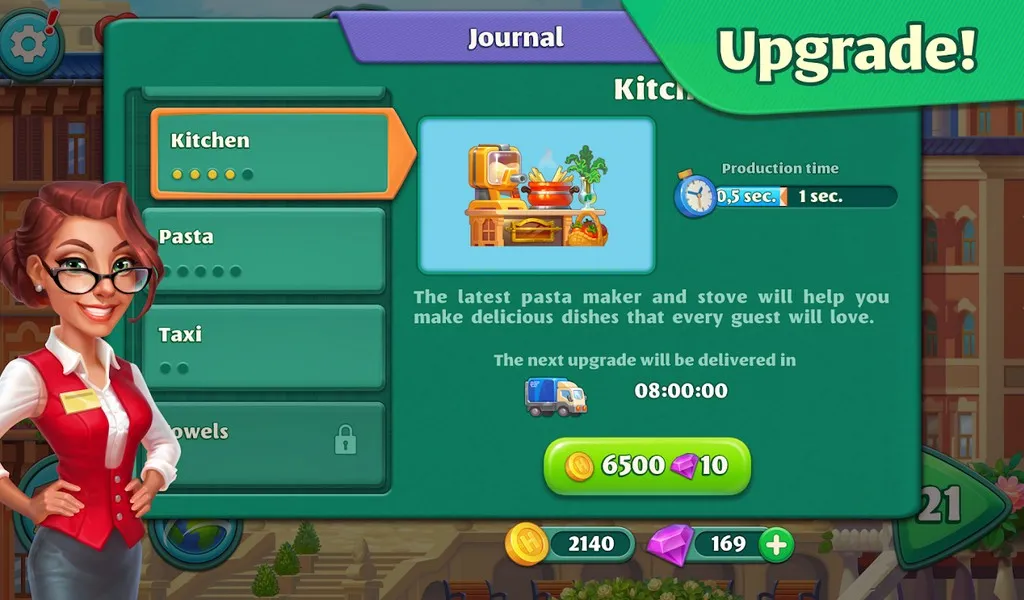Screen dimensions: 1024x600
Task: Add more gems with the green plus button
Action: pyautogui.click(x=775, y=544)
